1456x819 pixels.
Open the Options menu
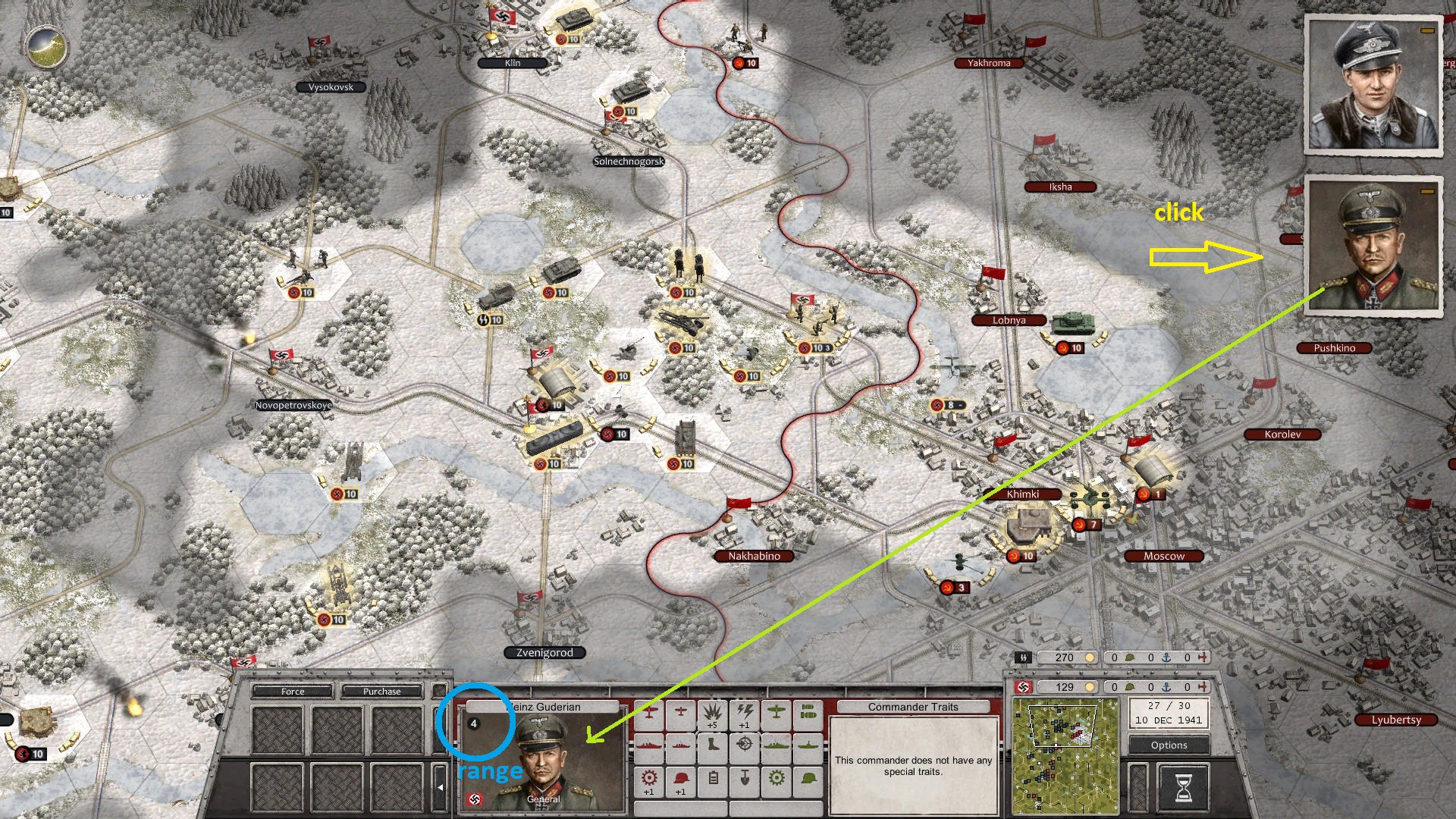point(1168,745)
